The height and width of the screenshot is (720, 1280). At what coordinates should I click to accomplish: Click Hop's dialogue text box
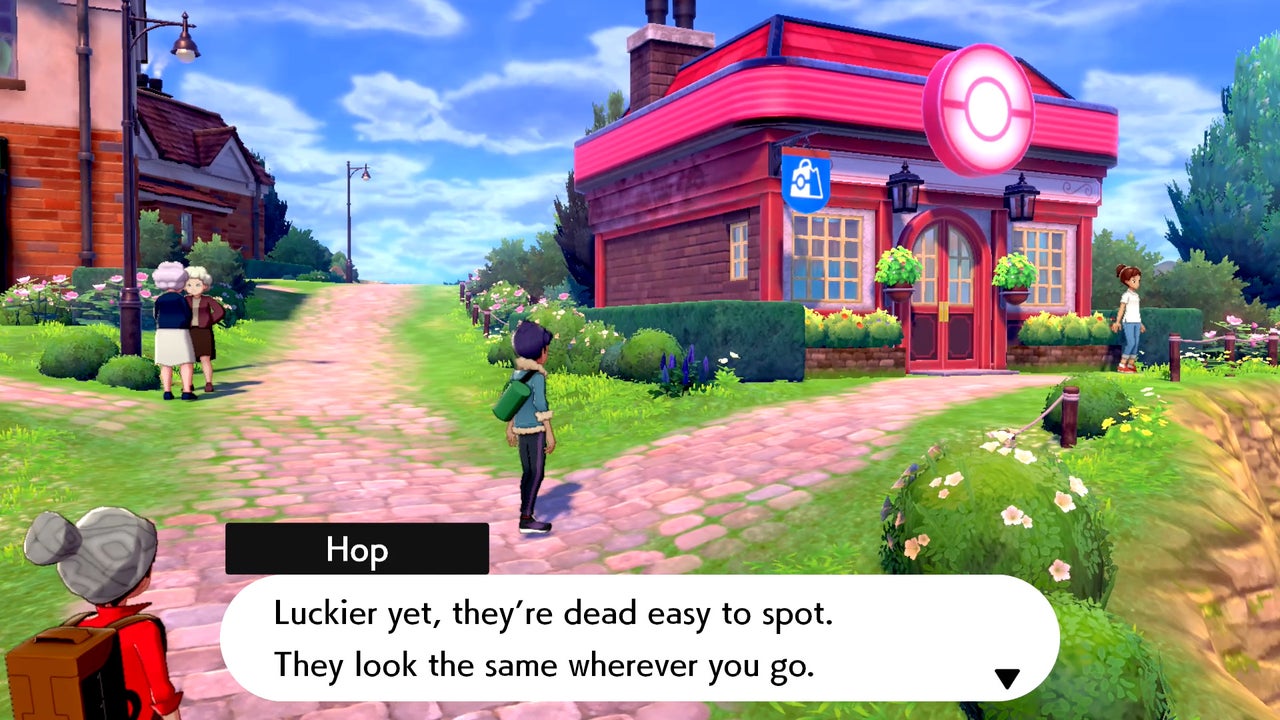pos(640,638)
